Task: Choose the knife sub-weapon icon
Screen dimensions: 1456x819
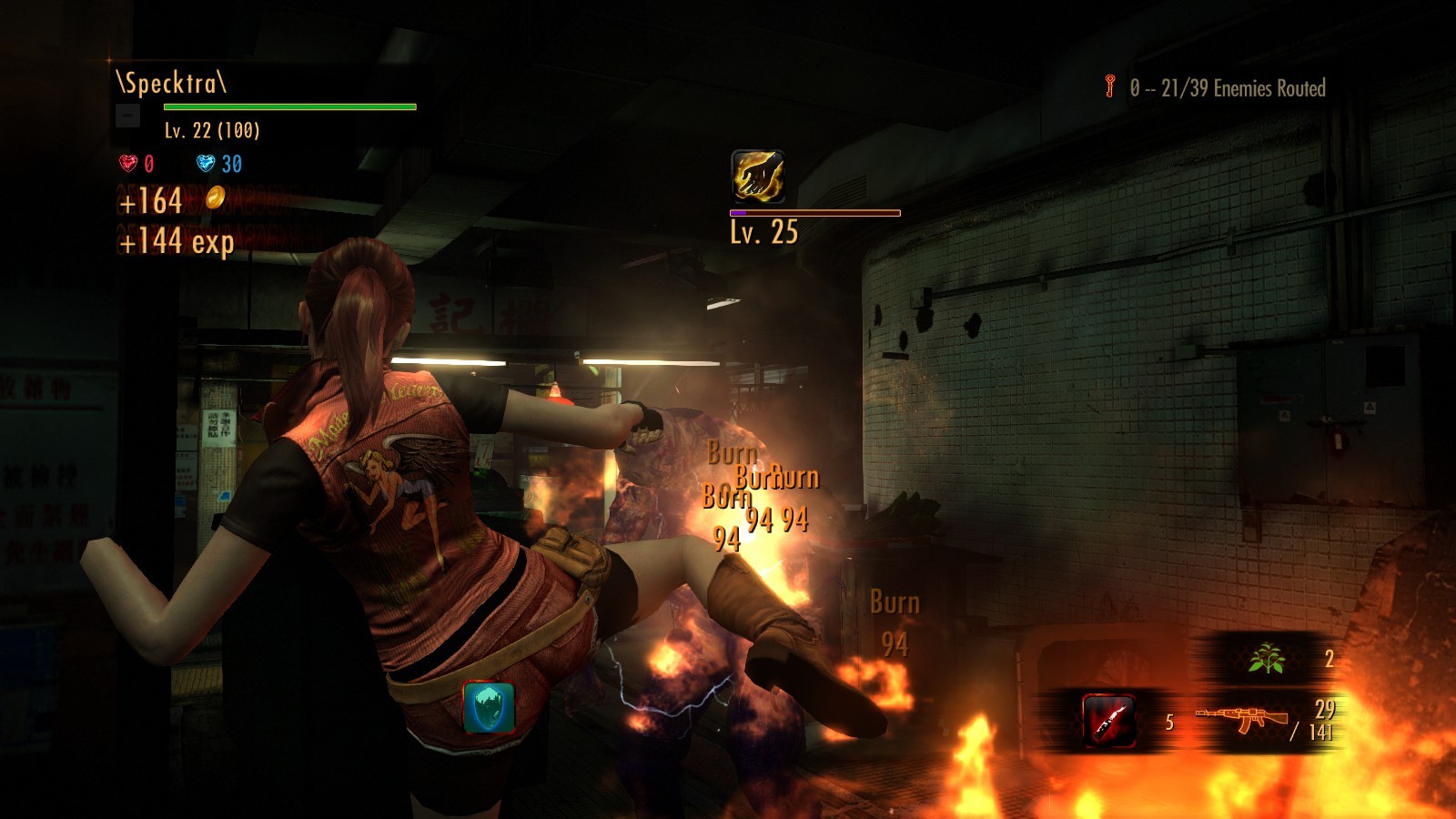Action: point(1108,721)
